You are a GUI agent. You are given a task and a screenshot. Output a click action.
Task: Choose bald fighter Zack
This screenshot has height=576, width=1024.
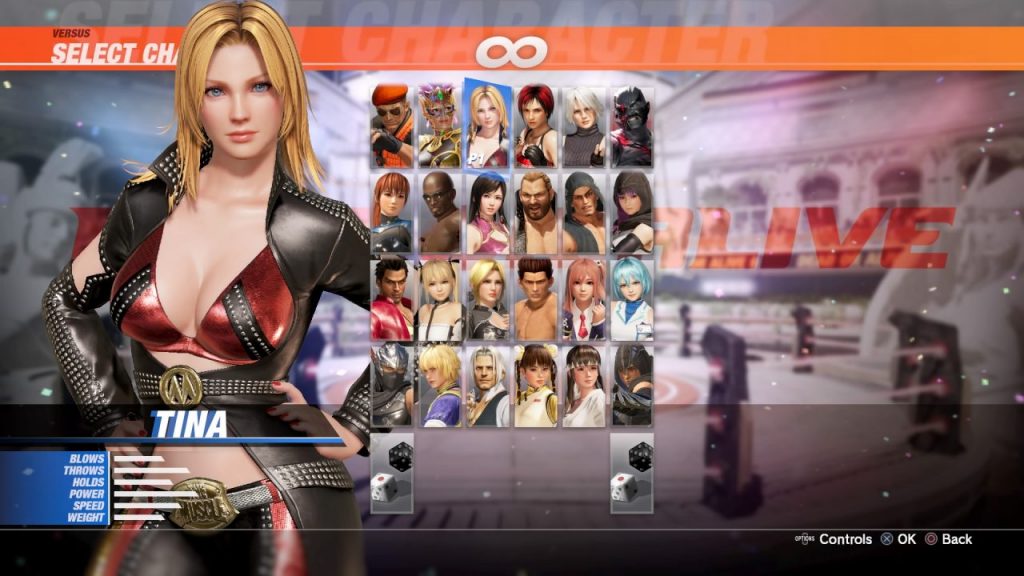tap(440, 212)
